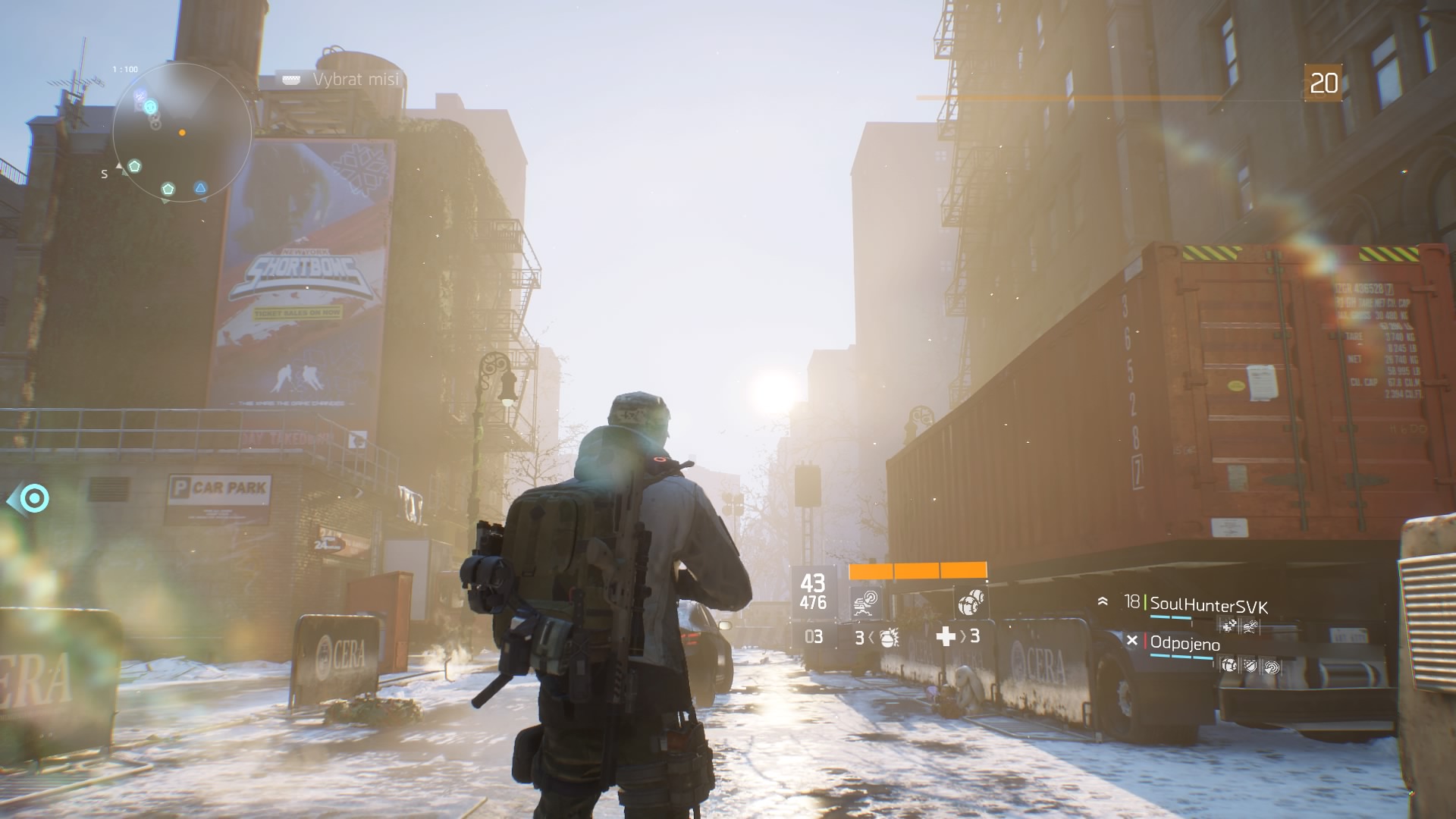Click the circular minimap
1456x819 pixels.
click(182, 132)
